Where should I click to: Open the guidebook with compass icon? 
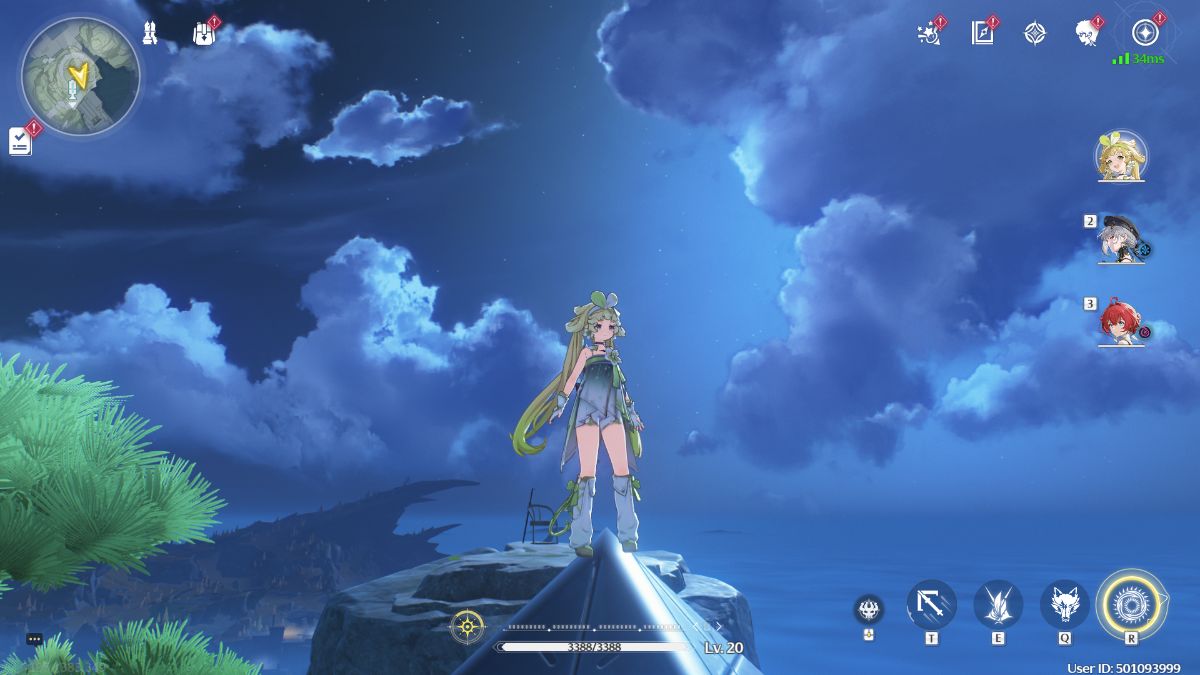(x=981, y=33)
